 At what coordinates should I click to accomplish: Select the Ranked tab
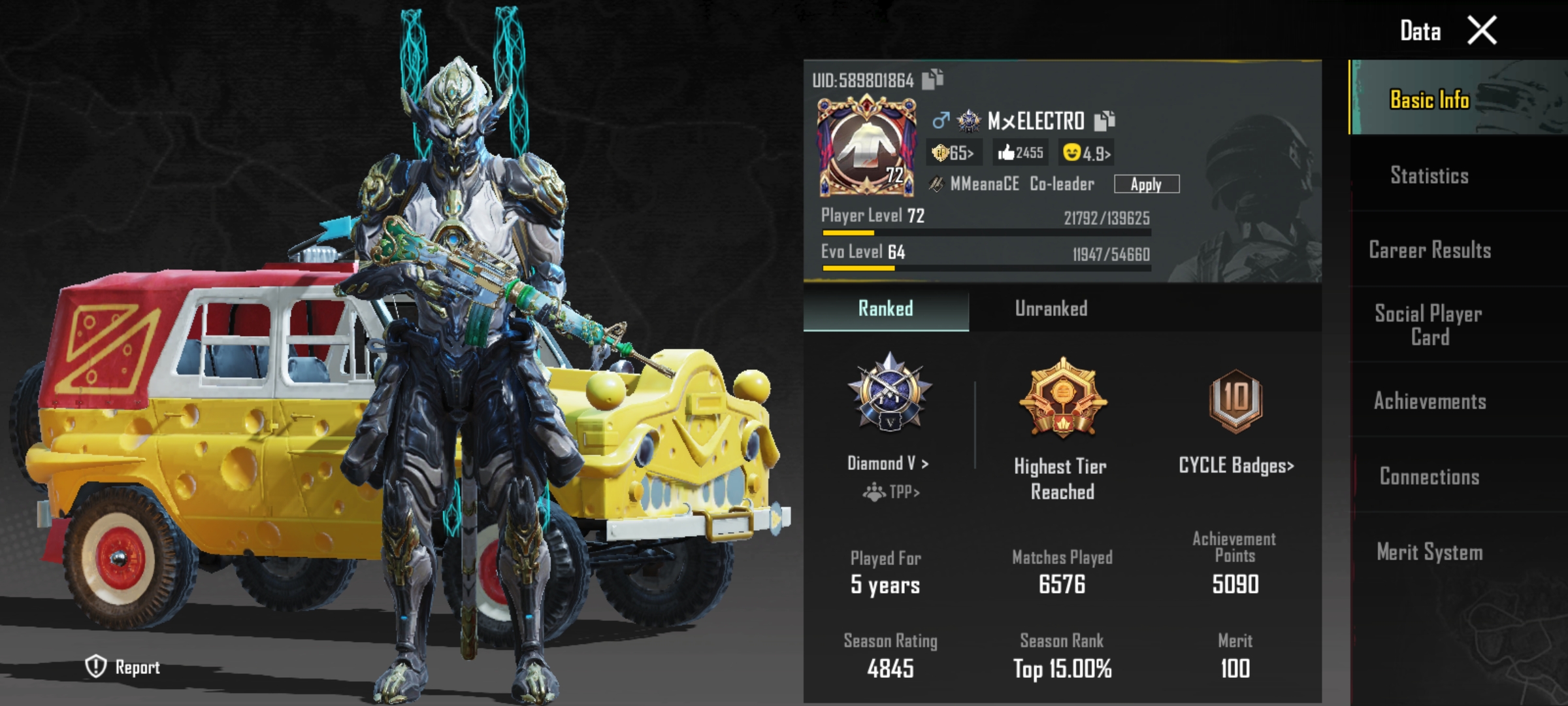885,309
